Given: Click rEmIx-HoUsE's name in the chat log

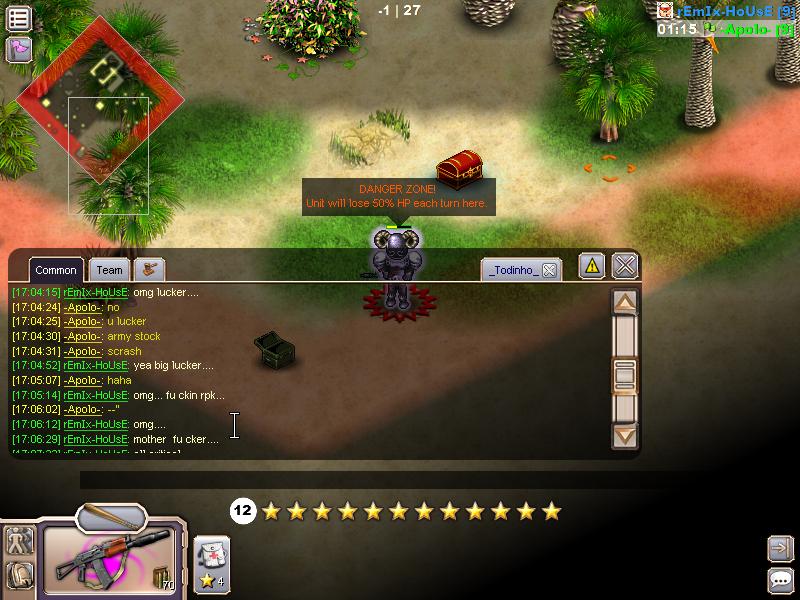Looking at the screenshot, I should (x=96, y=292).
